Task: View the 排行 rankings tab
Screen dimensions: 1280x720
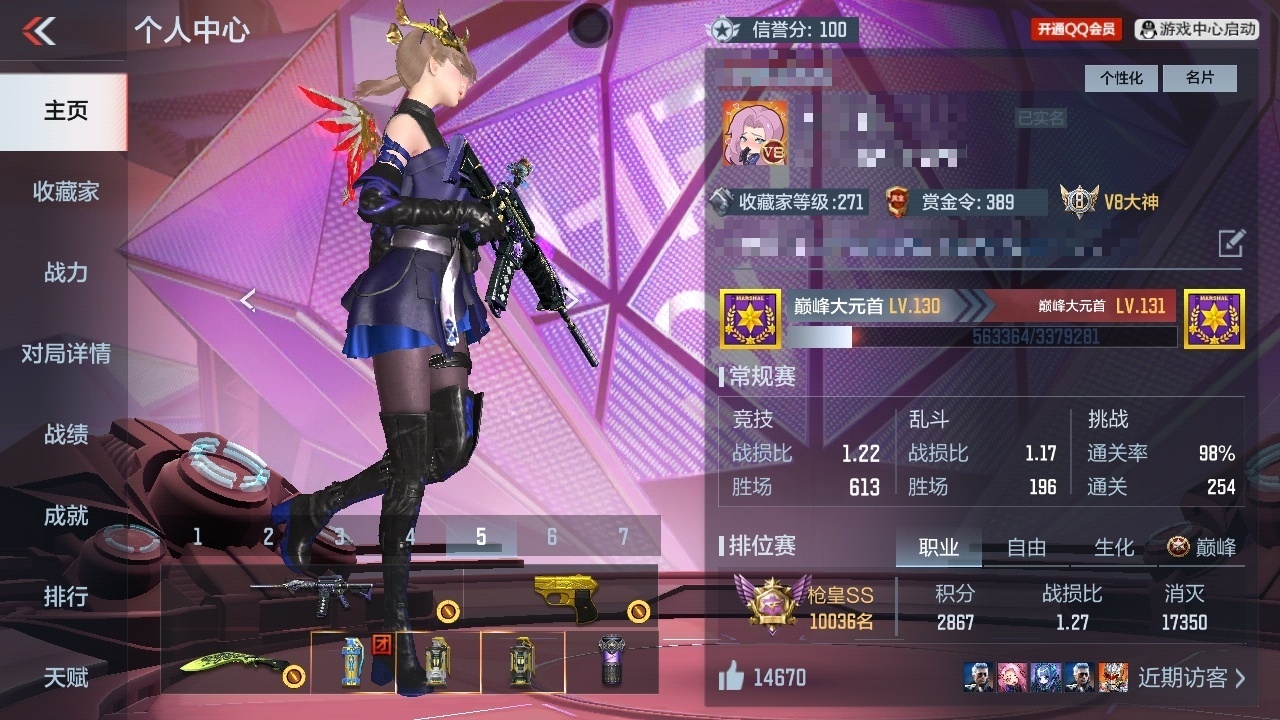Action: (x=65, y=596)
